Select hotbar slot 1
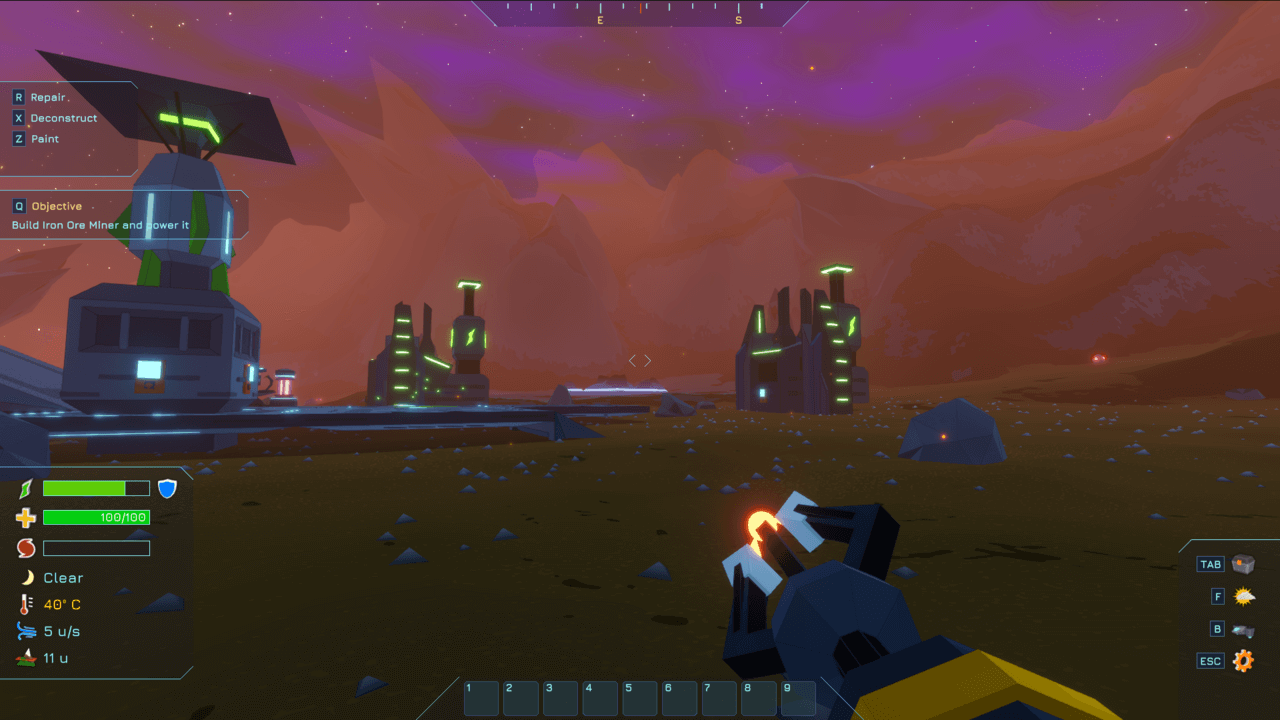1280x720 pixels. [482, 698]
